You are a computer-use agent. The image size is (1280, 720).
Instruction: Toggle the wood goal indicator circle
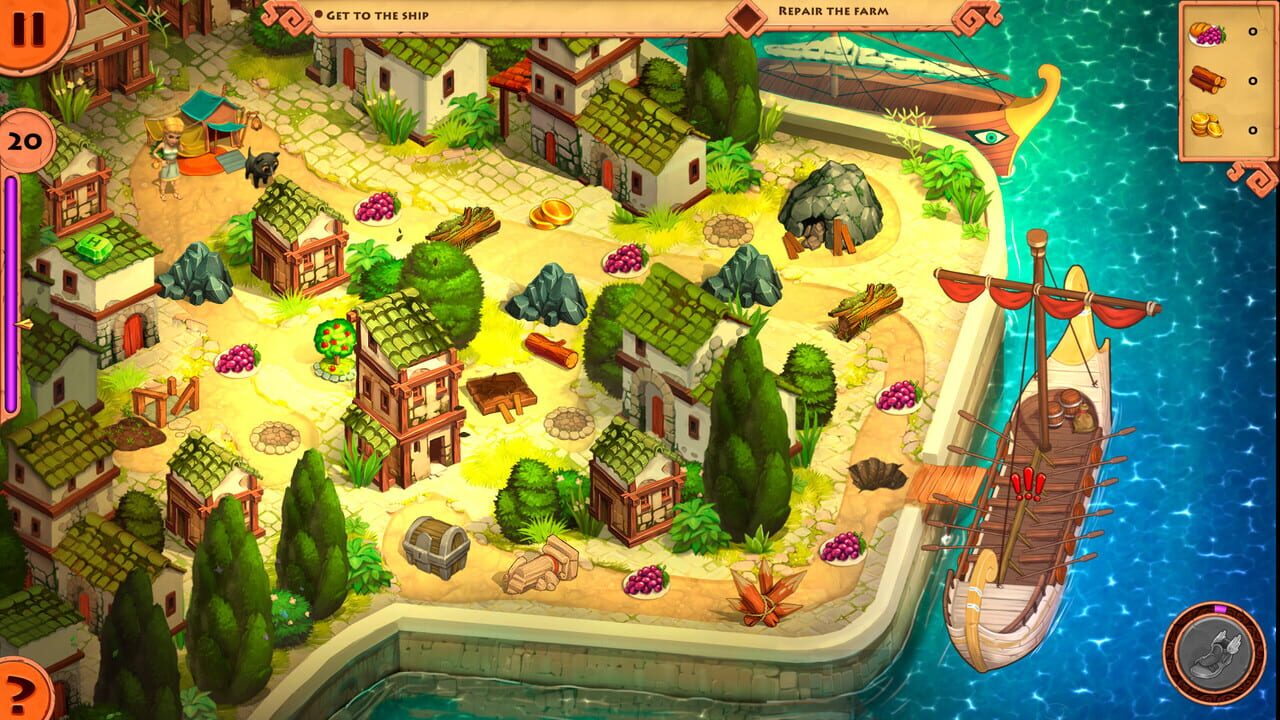click(x=1251, y=80)
